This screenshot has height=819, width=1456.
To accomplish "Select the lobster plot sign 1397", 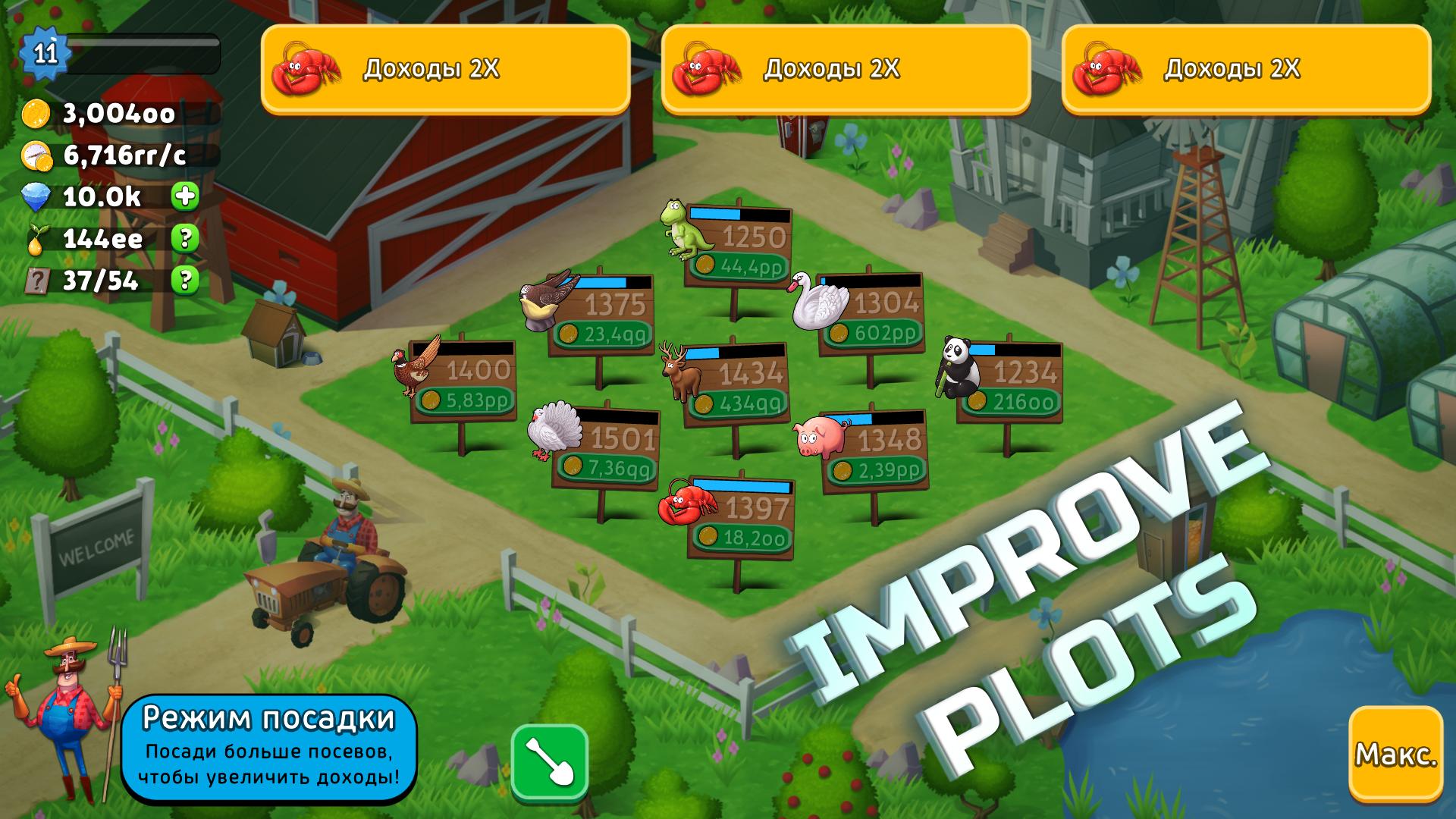I will click(740, 519).
